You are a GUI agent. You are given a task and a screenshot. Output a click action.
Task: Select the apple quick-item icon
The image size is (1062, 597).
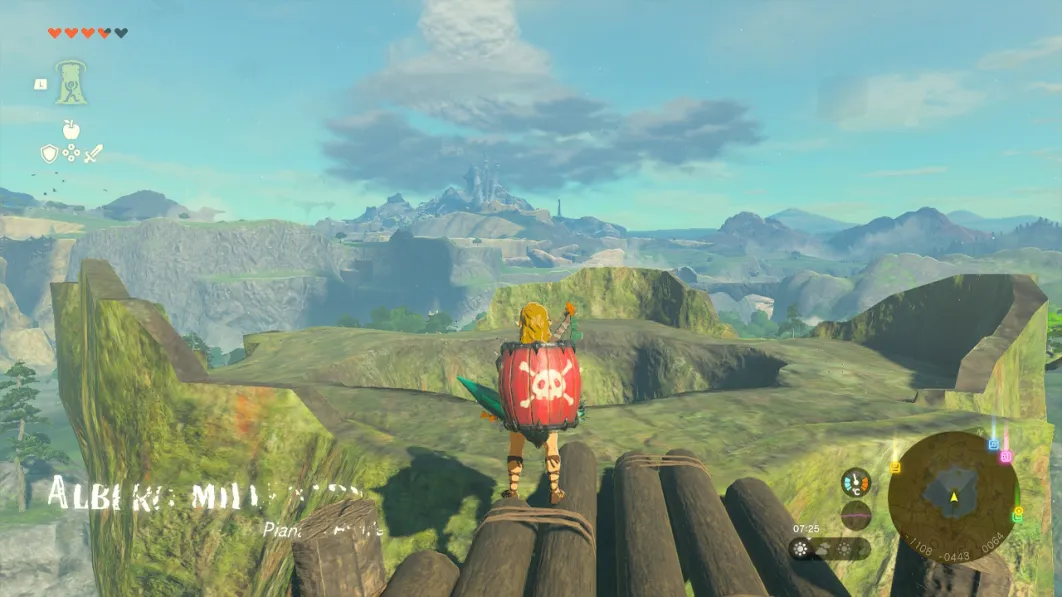[x=71, y=129]
